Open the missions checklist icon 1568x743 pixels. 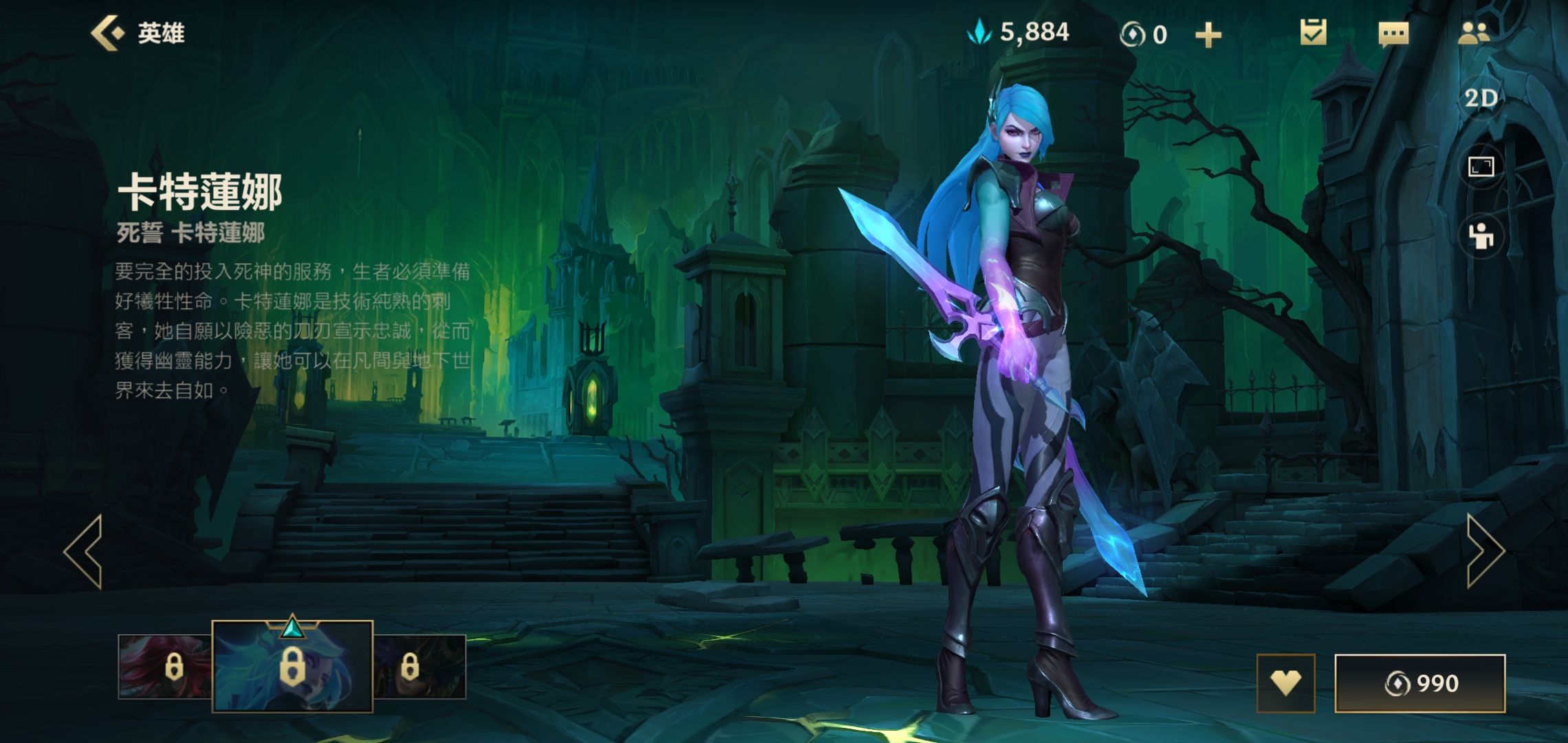[x=1313, y=33]
